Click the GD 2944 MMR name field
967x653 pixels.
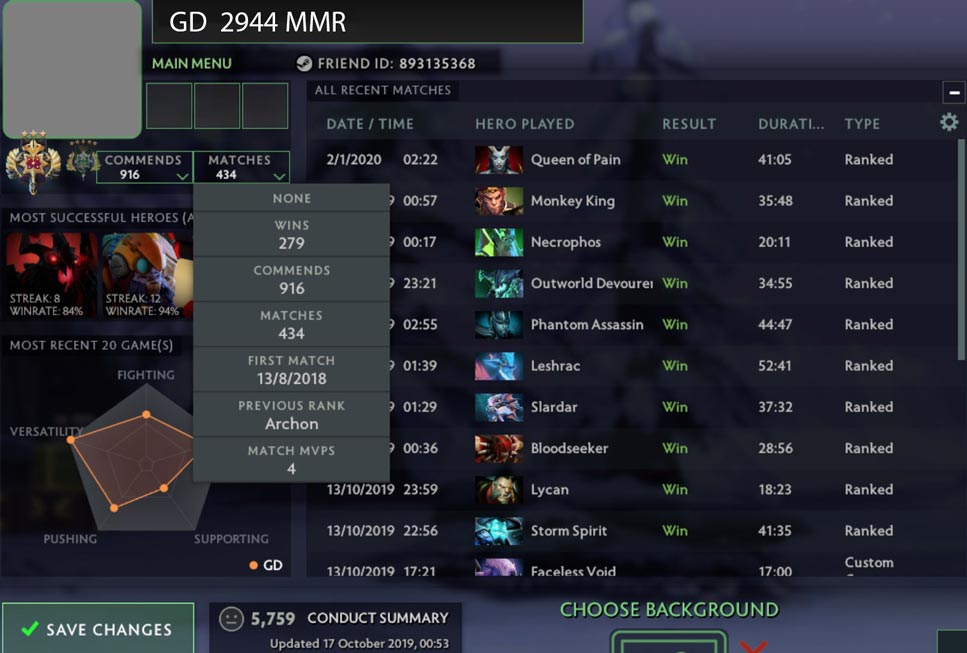(367, 21)
